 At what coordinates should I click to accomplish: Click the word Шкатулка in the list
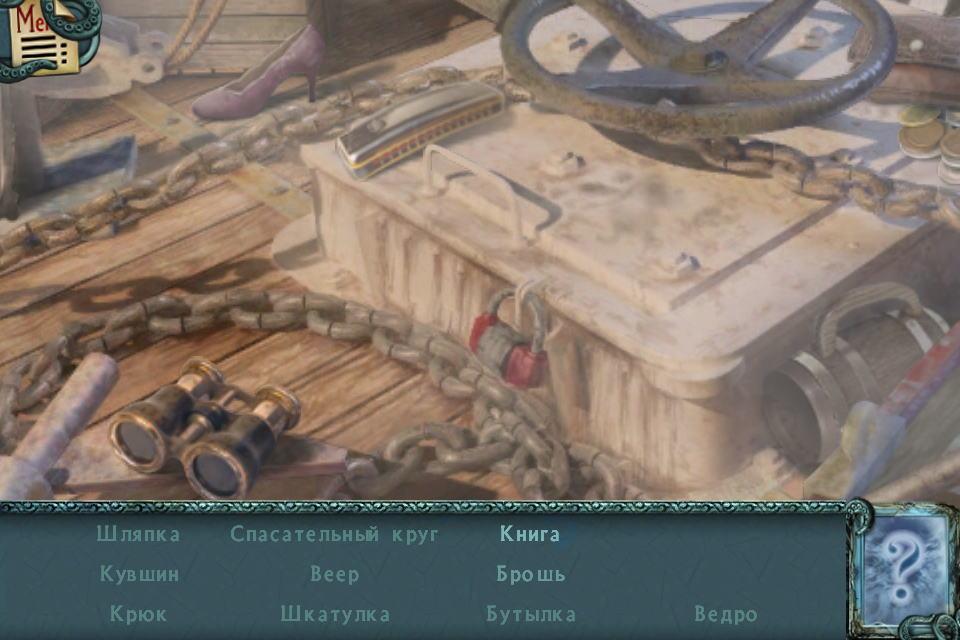point(335,614)
